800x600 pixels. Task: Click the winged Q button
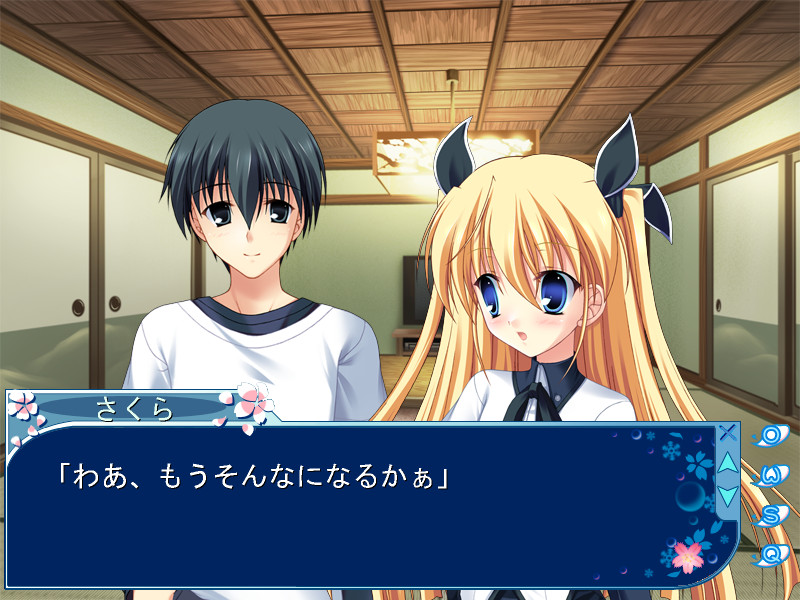[771, 553]
